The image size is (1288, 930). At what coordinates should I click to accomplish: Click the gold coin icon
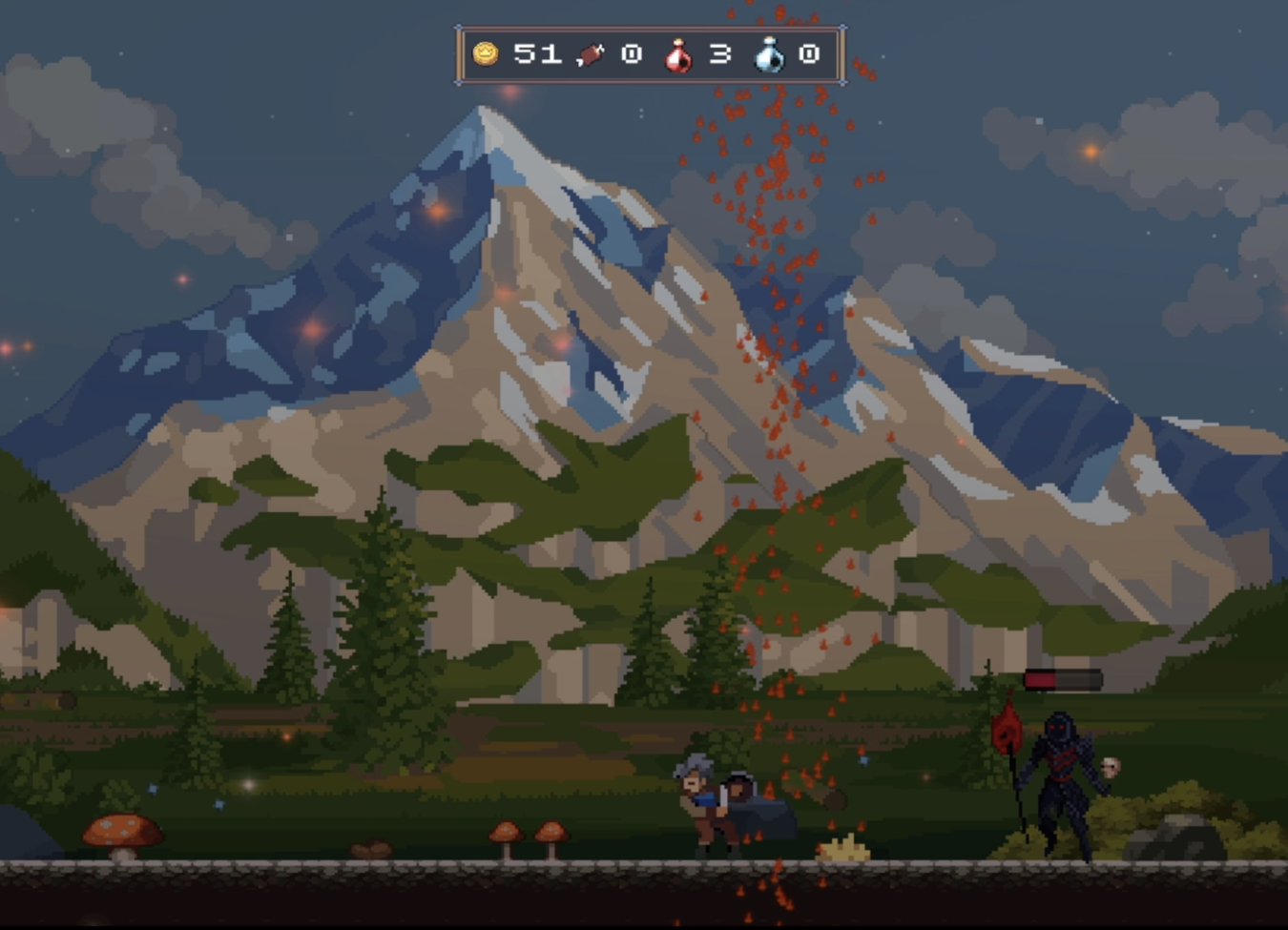point(486,53)
